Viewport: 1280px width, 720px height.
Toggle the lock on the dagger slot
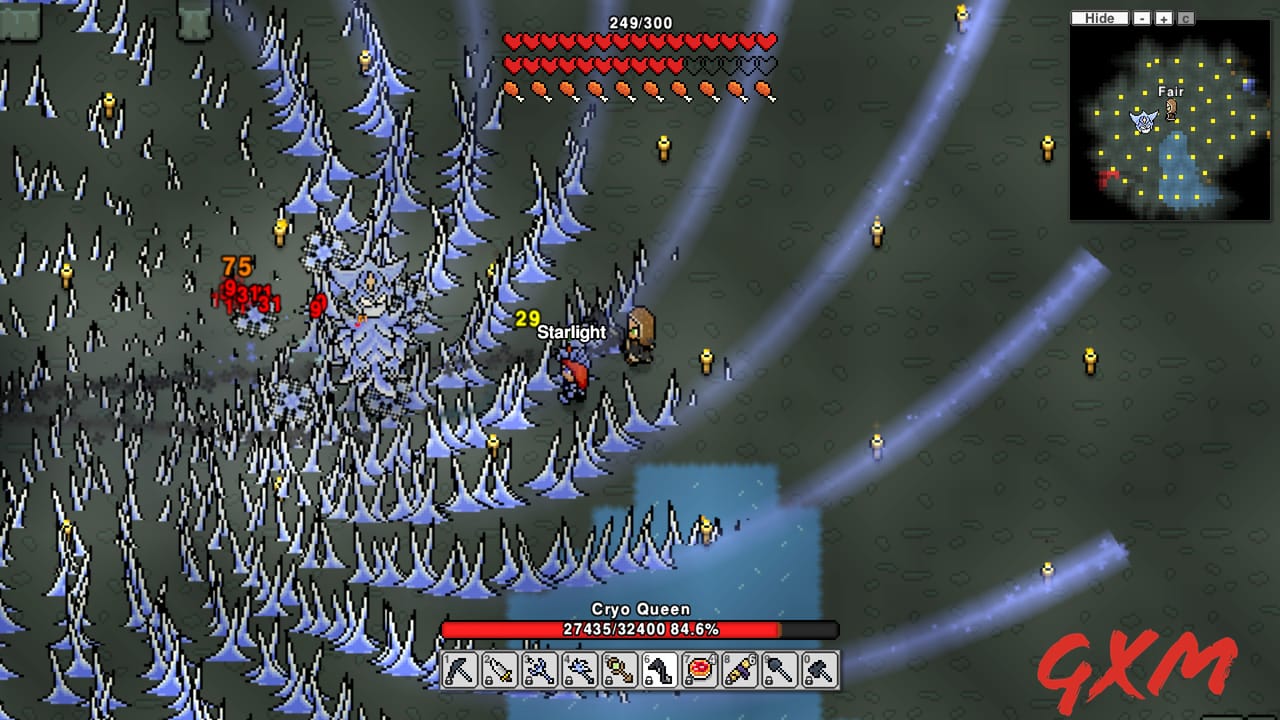click(x=488, y=680)
